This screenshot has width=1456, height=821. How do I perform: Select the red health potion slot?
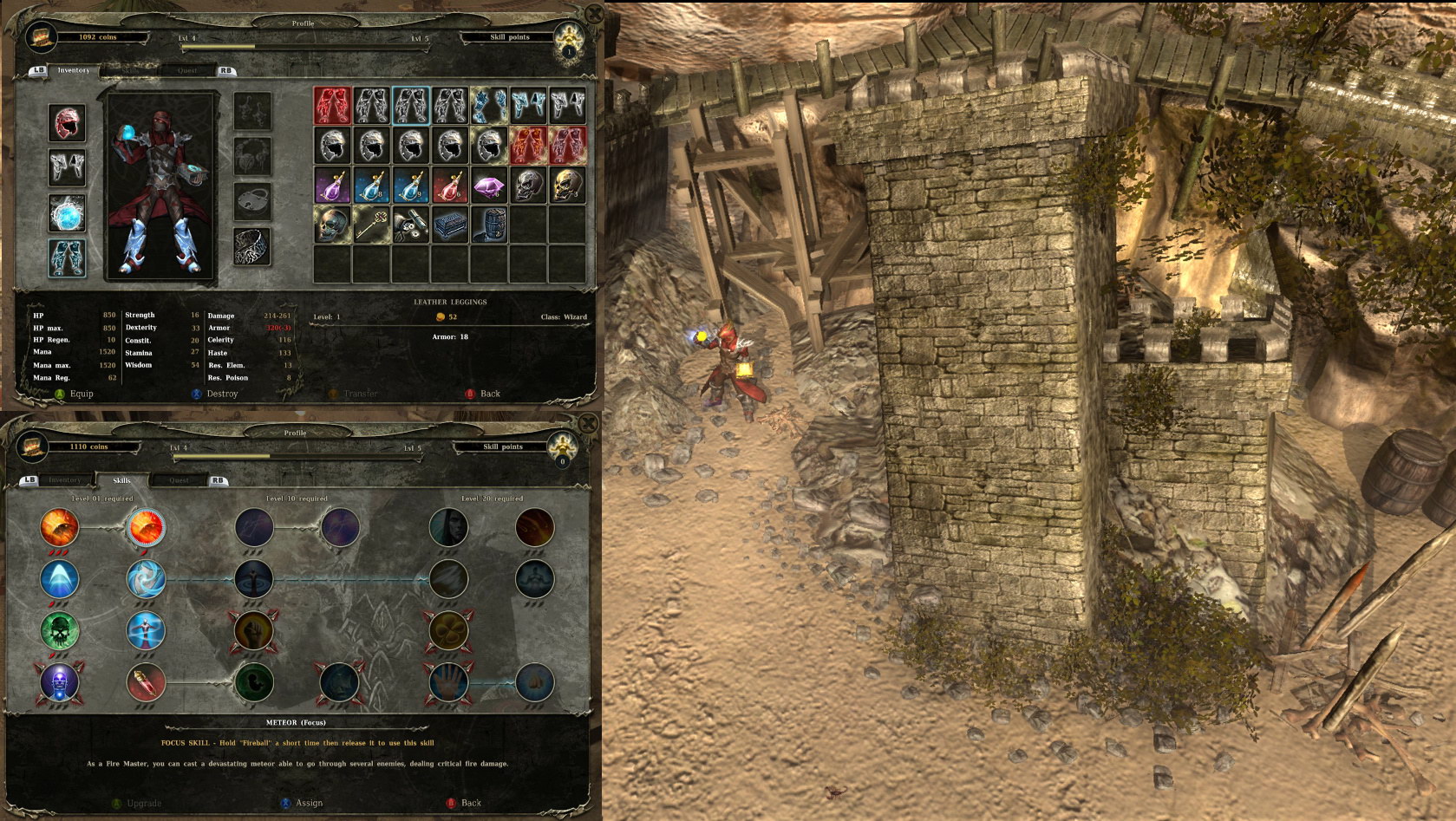coord(450,186)
